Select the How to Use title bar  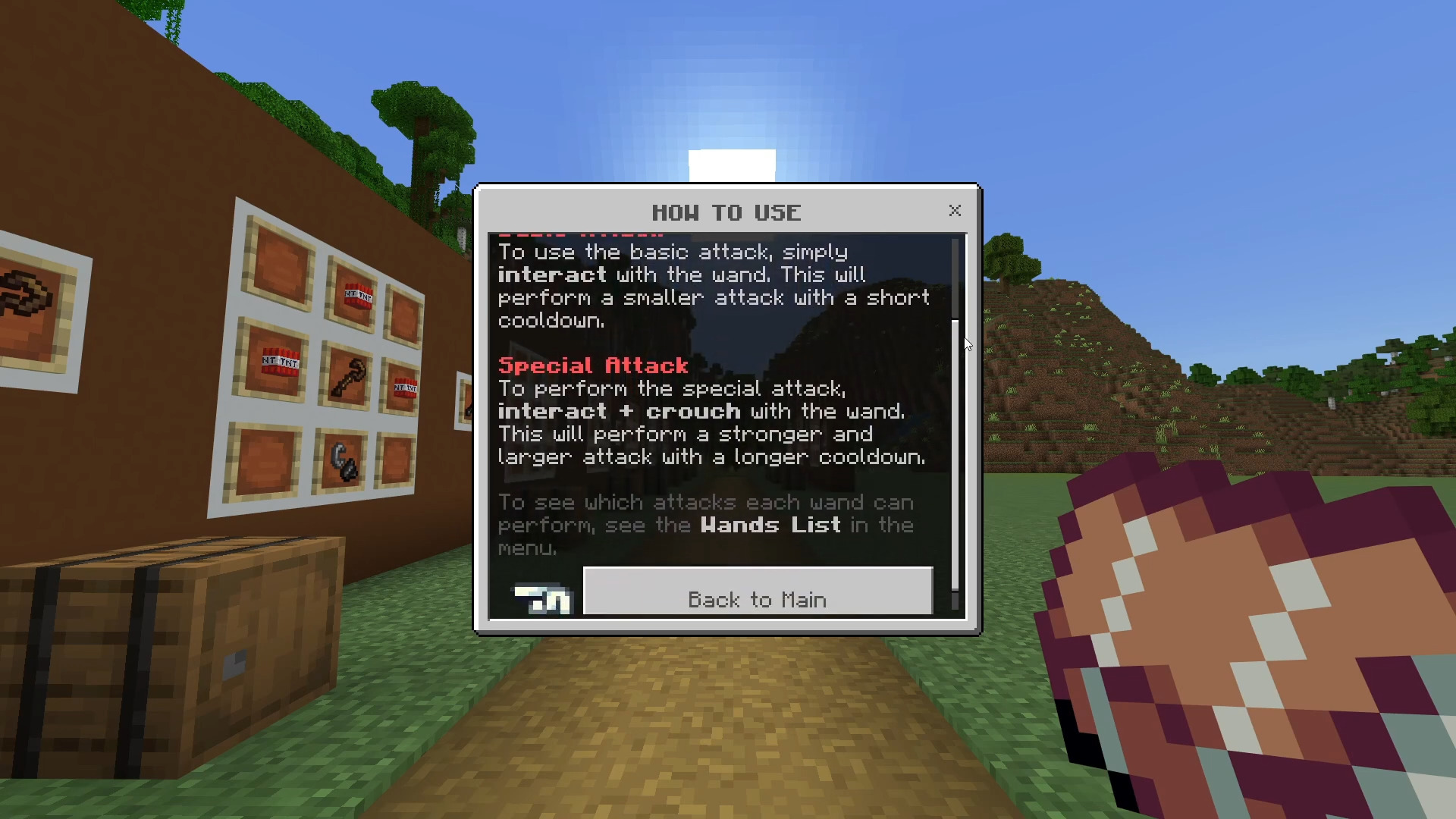tap(726, 212)
